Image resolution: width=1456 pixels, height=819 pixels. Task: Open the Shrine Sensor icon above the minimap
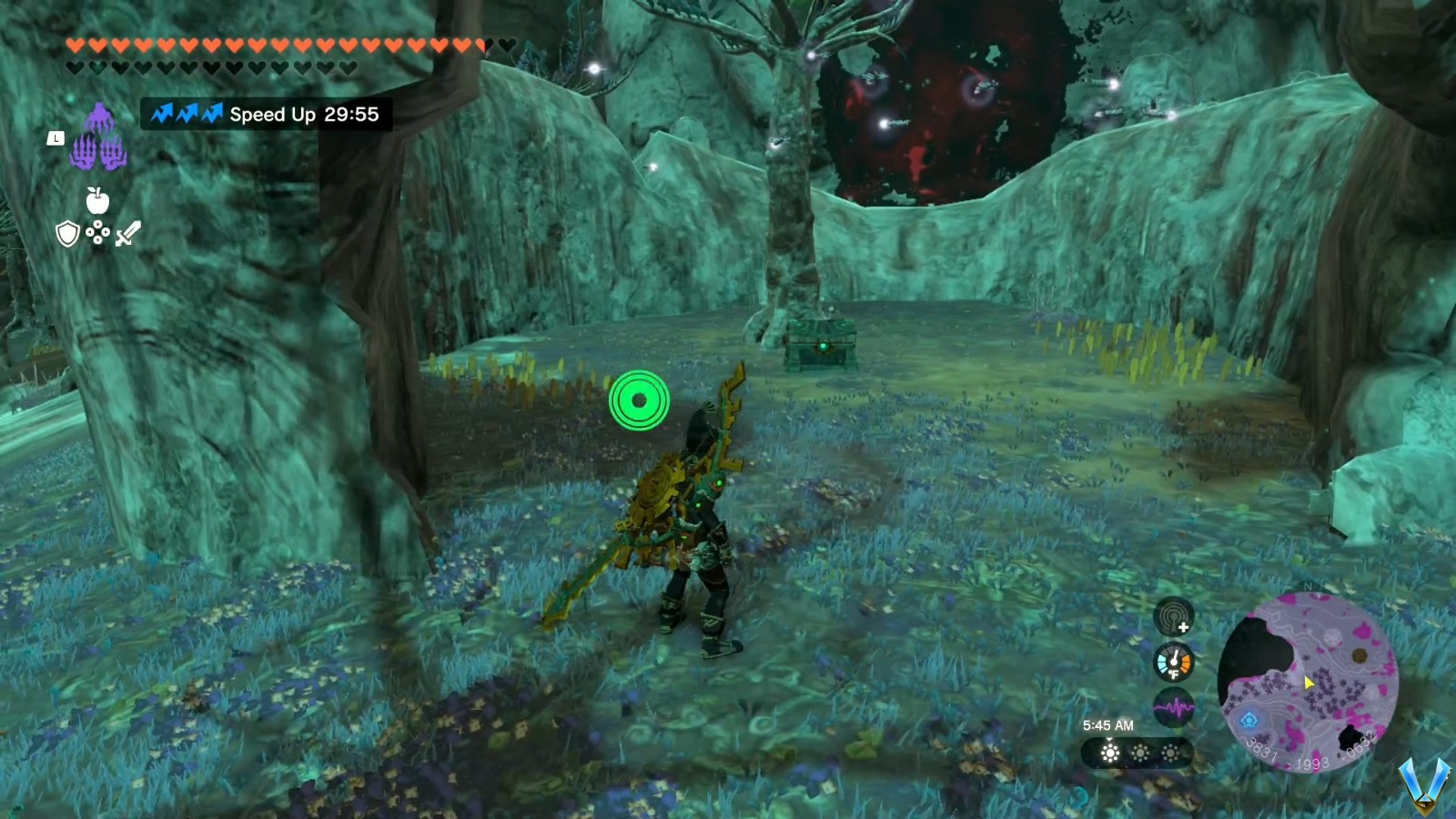tap(1173, 619)
